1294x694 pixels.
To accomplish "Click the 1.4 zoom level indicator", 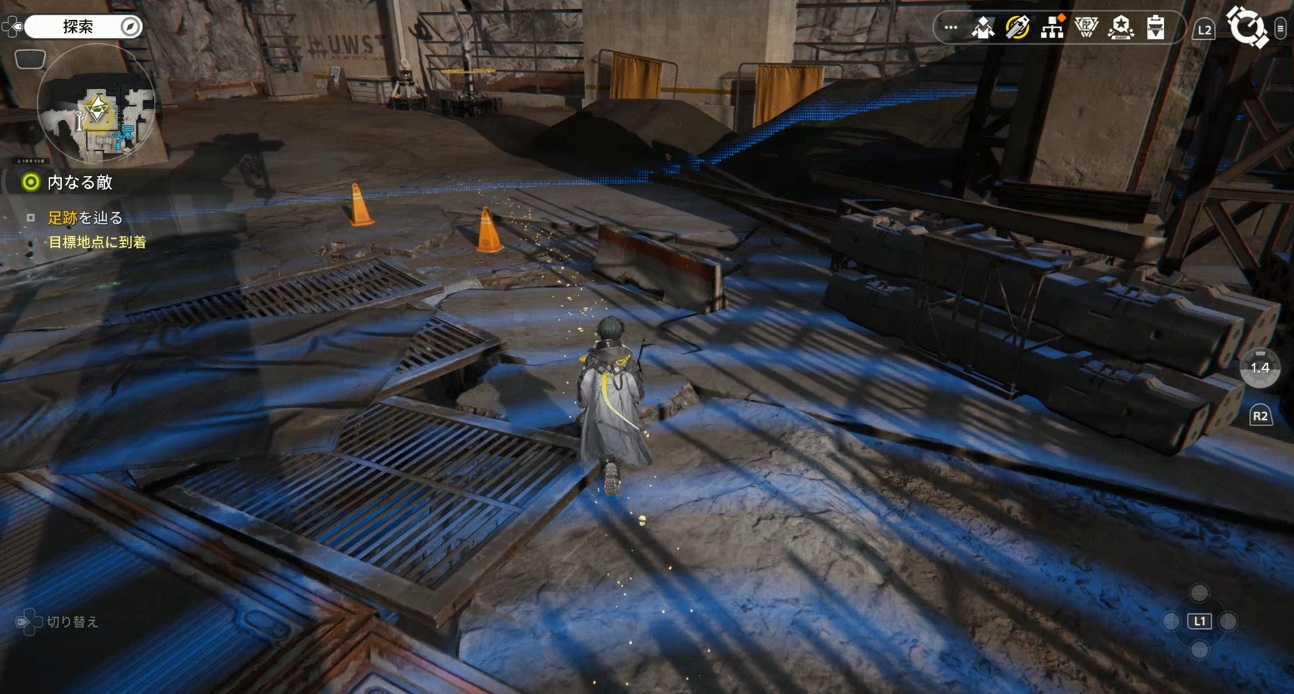I will pyautogui.click(x=1259, y=368).
